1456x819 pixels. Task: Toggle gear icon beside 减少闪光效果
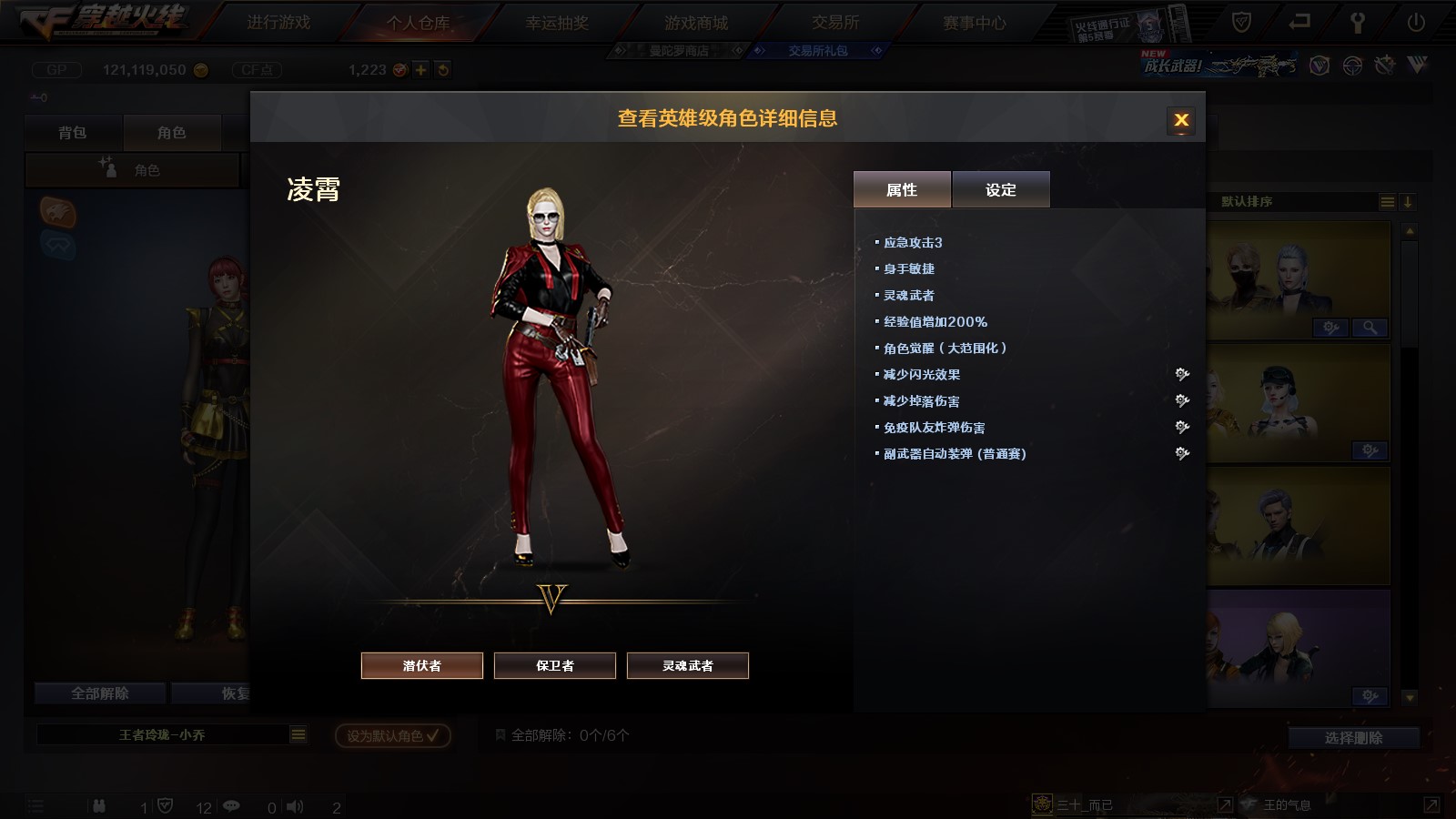(1182, 374)
